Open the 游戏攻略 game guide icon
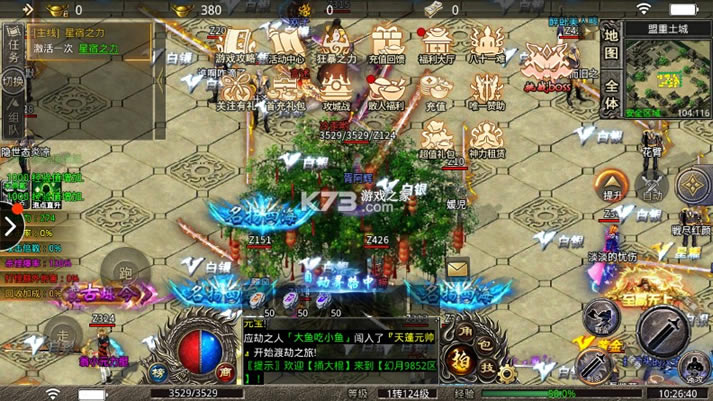 pyautogui.click(x=234, y=45)
